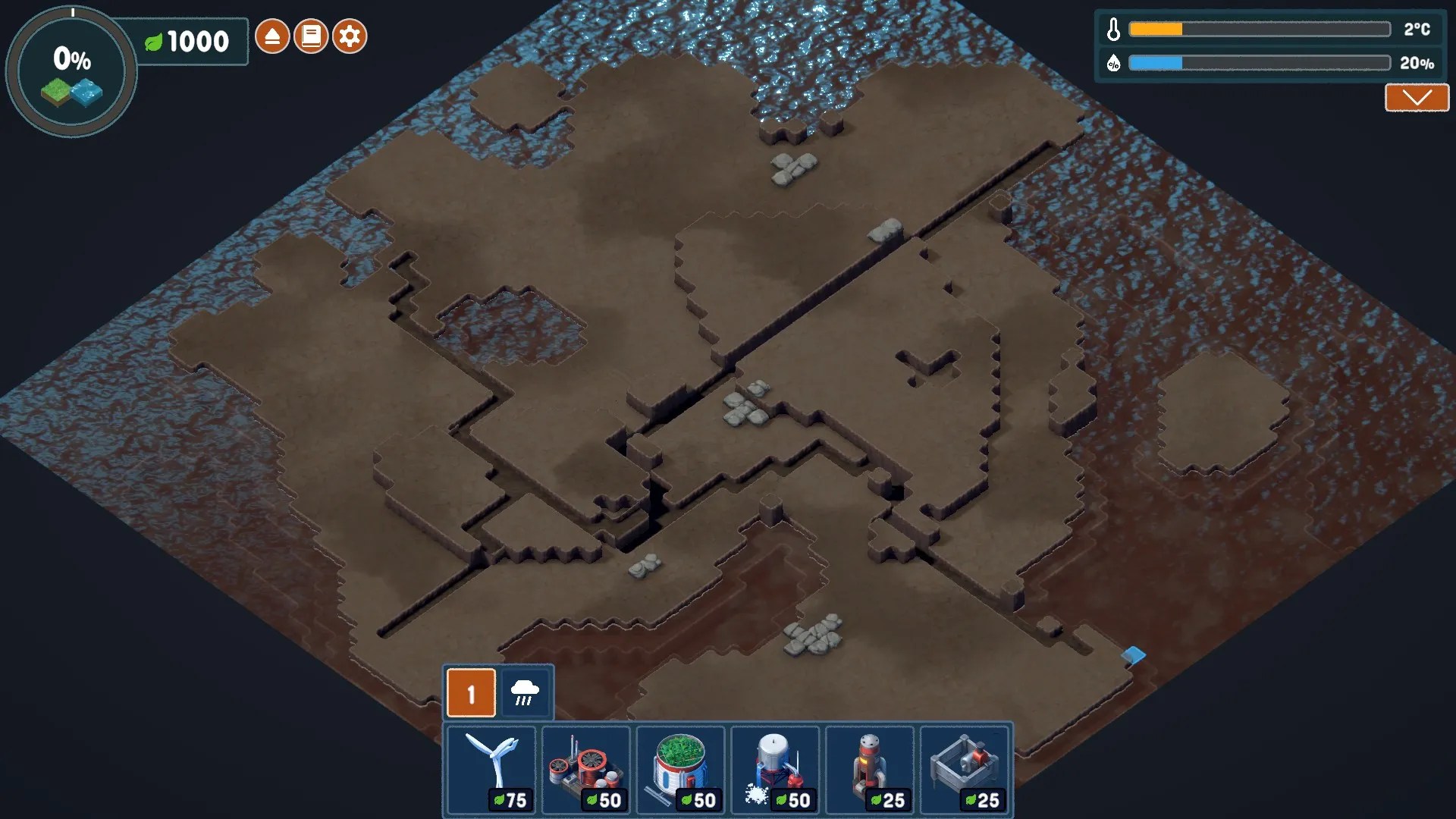The image size is (1456, 819).
Task: Open the settings gear menu
Action: tap(350, 36)
